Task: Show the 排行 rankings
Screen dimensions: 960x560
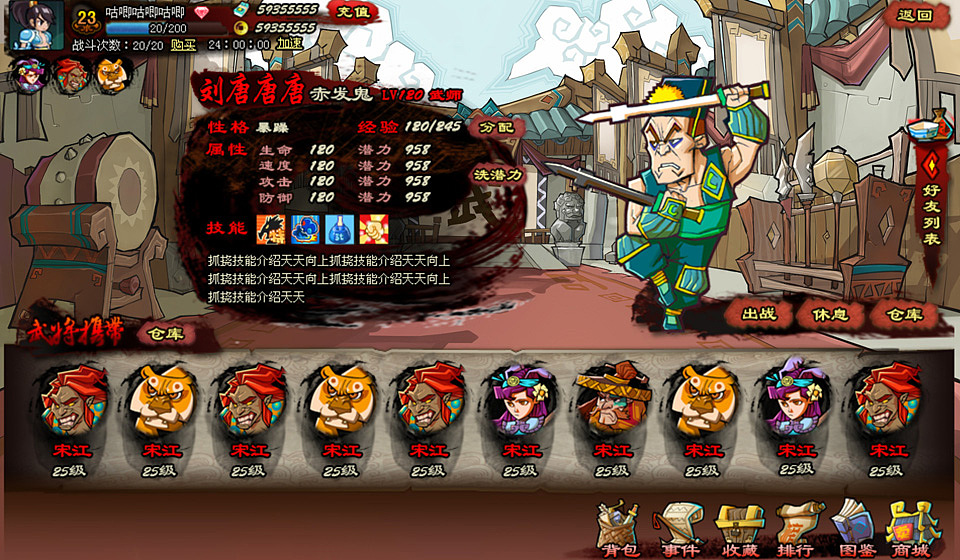Action: 796,530
